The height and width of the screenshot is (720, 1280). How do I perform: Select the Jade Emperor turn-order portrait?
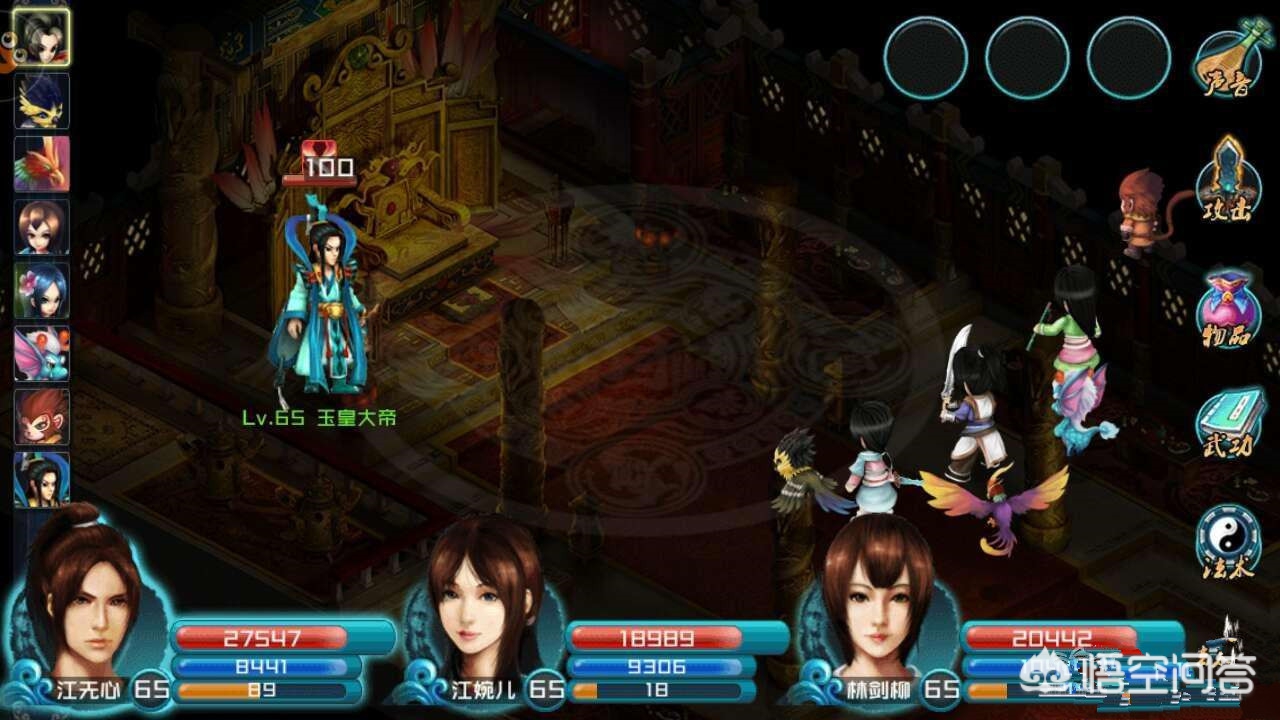[x=42, y=479]
